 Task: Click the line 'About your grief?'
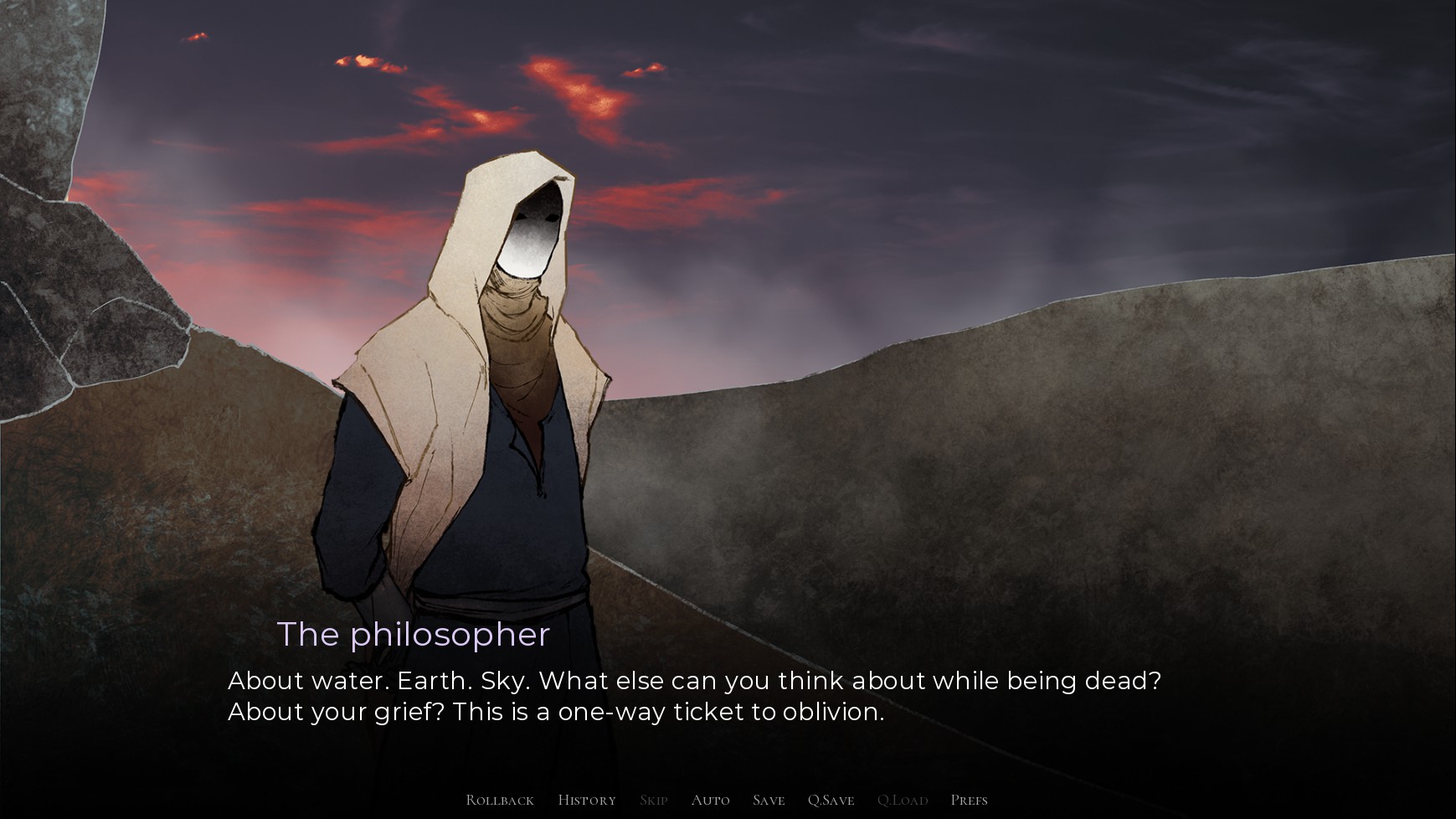(335, 711)
